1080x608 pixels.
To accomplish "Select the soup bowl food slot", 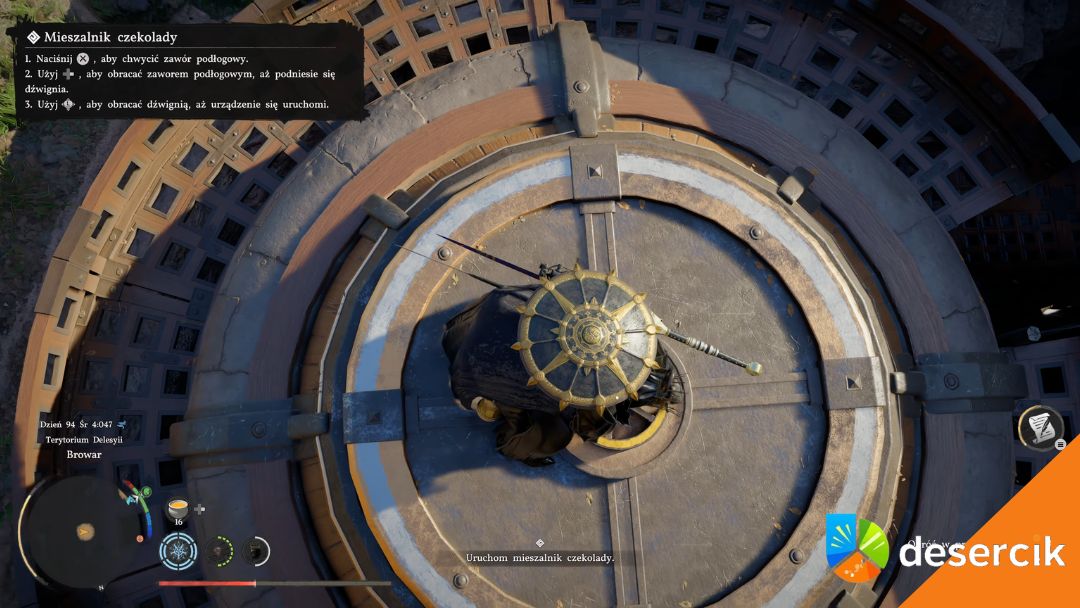I will (180, 507).
